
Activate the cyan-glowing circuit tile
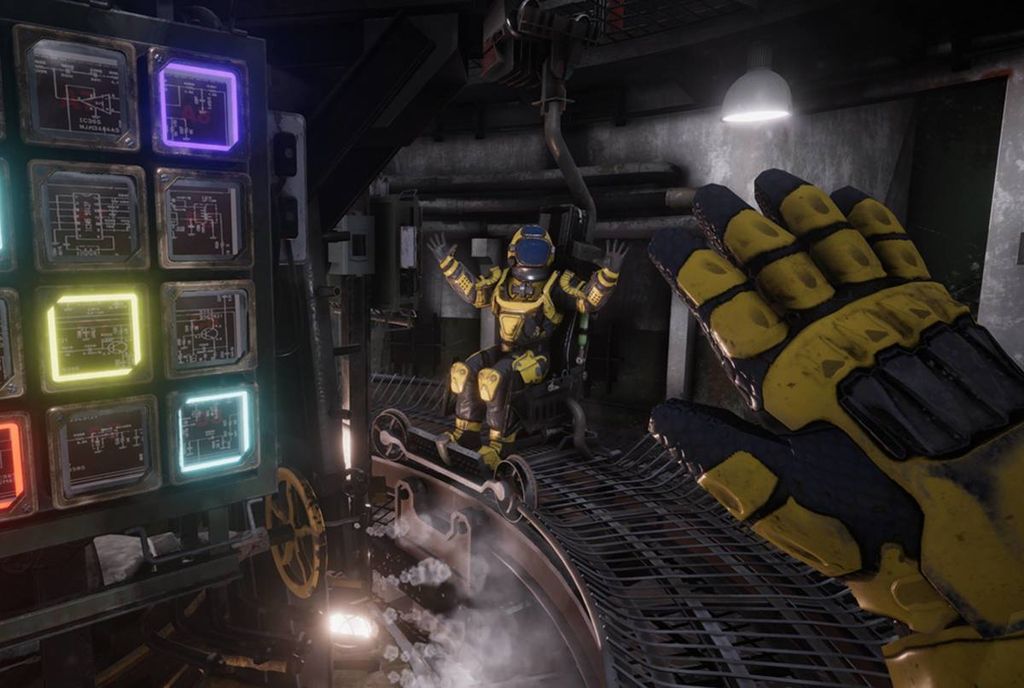coord(213,430)
